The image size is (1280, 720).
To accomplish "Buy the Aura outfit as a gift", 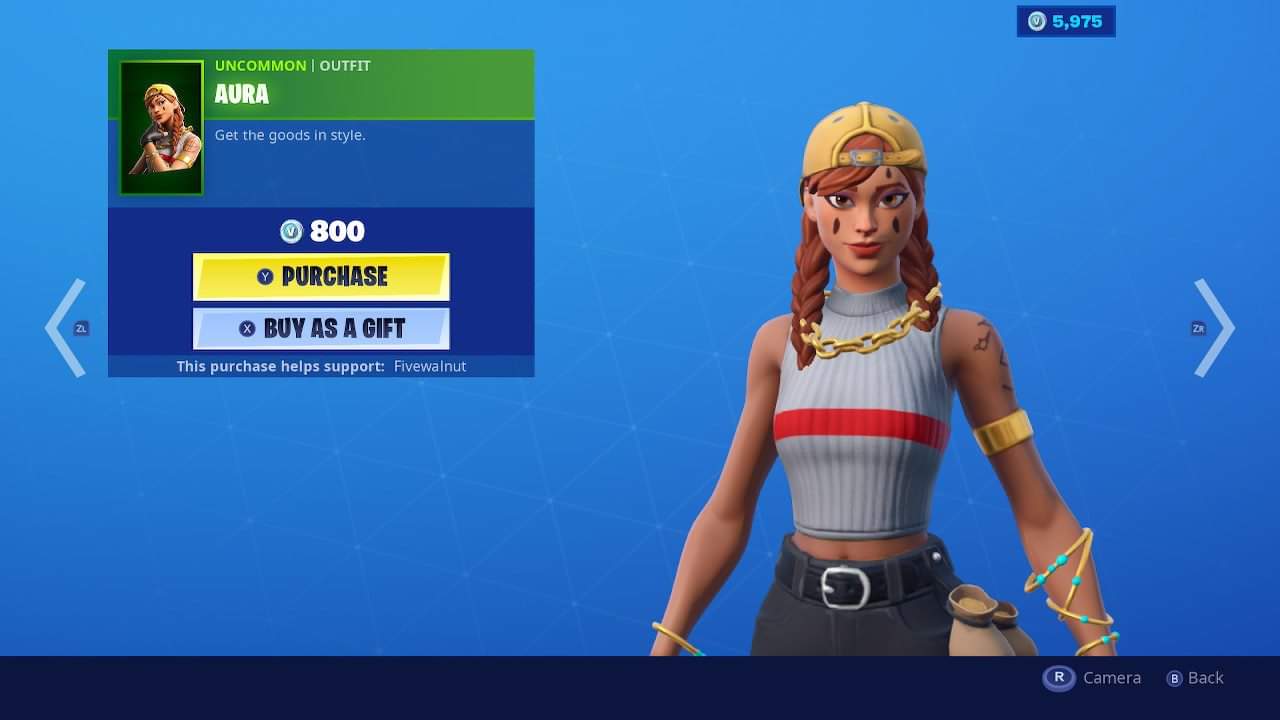I will [x=320, y=328].
